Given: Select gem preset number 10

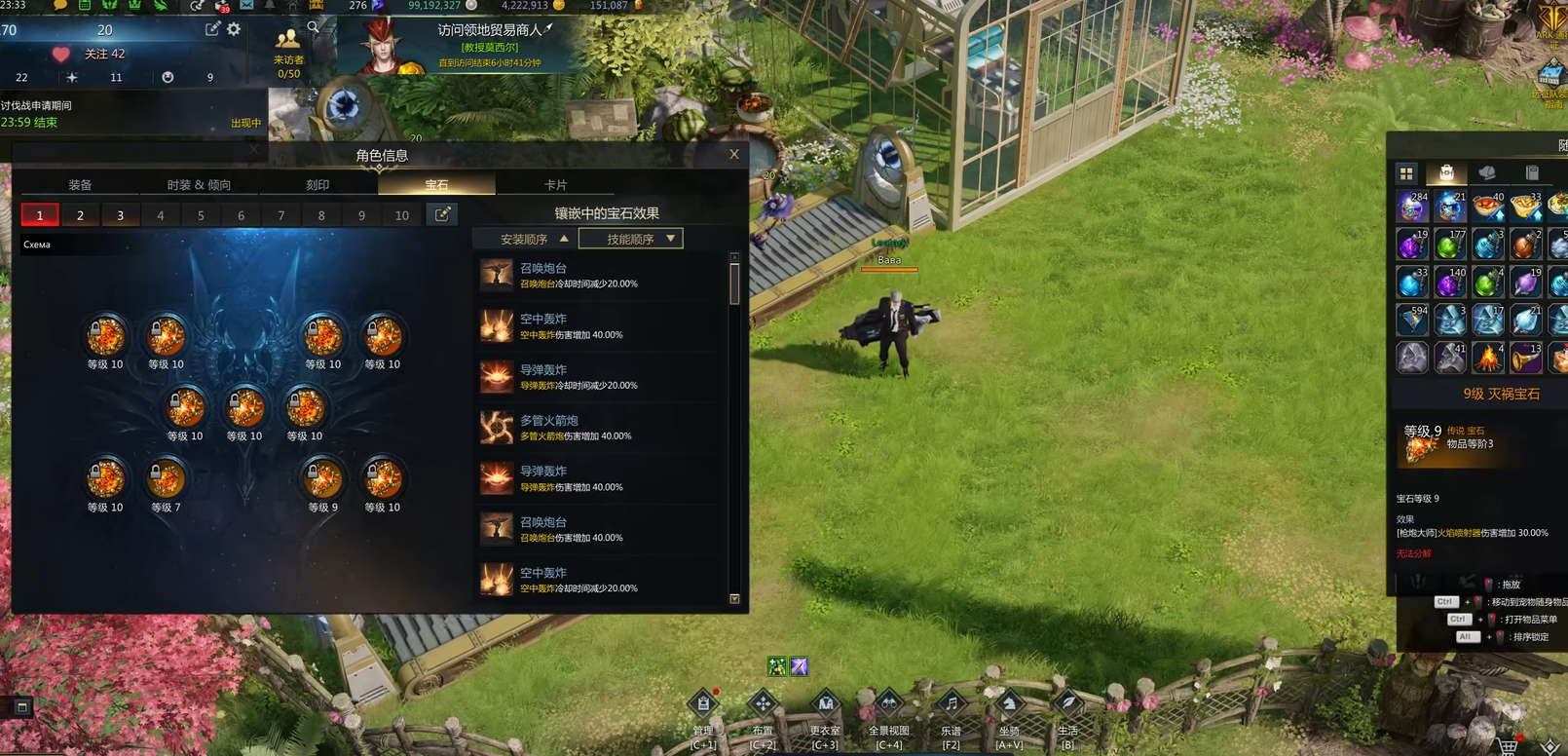Looking at the screenshot, I should (x=401, y=215).
